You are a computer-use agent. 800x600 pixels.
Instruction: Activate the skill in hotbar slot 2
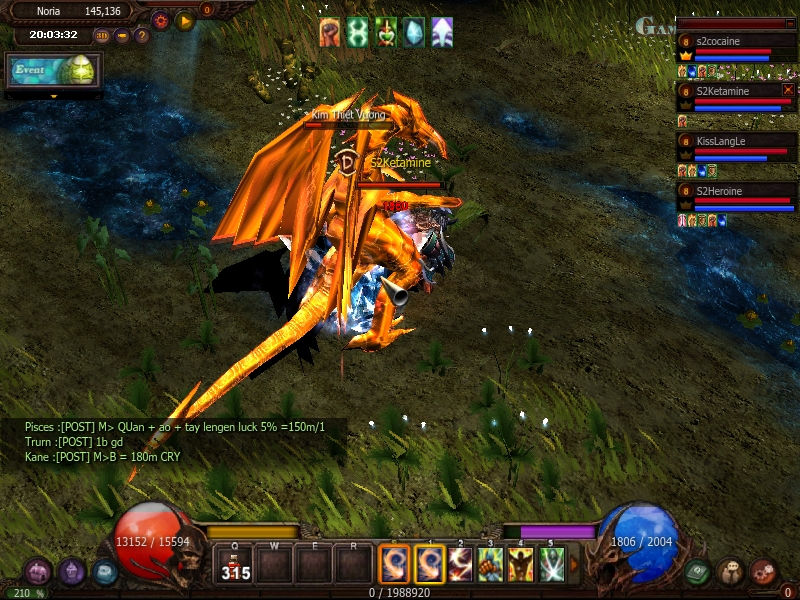tap(461, 565)
